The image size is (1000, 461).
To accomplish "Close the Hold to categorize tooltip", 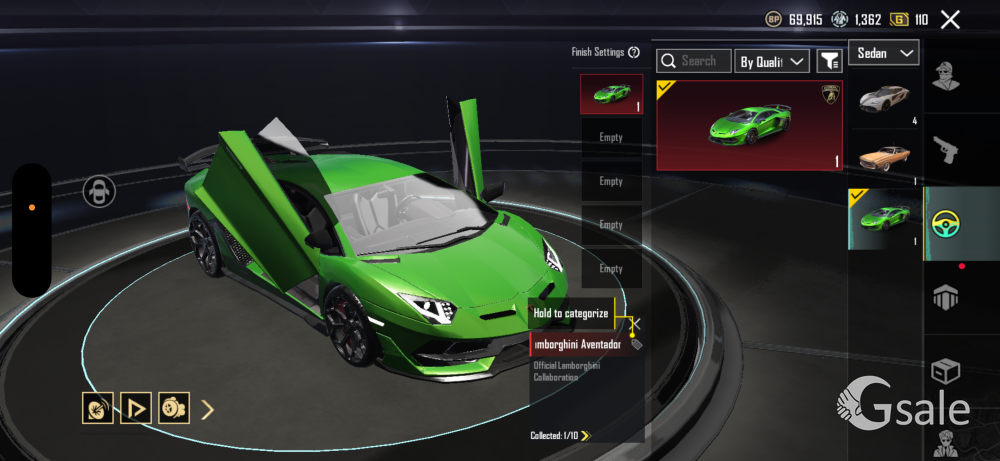I will coord(635,324).
